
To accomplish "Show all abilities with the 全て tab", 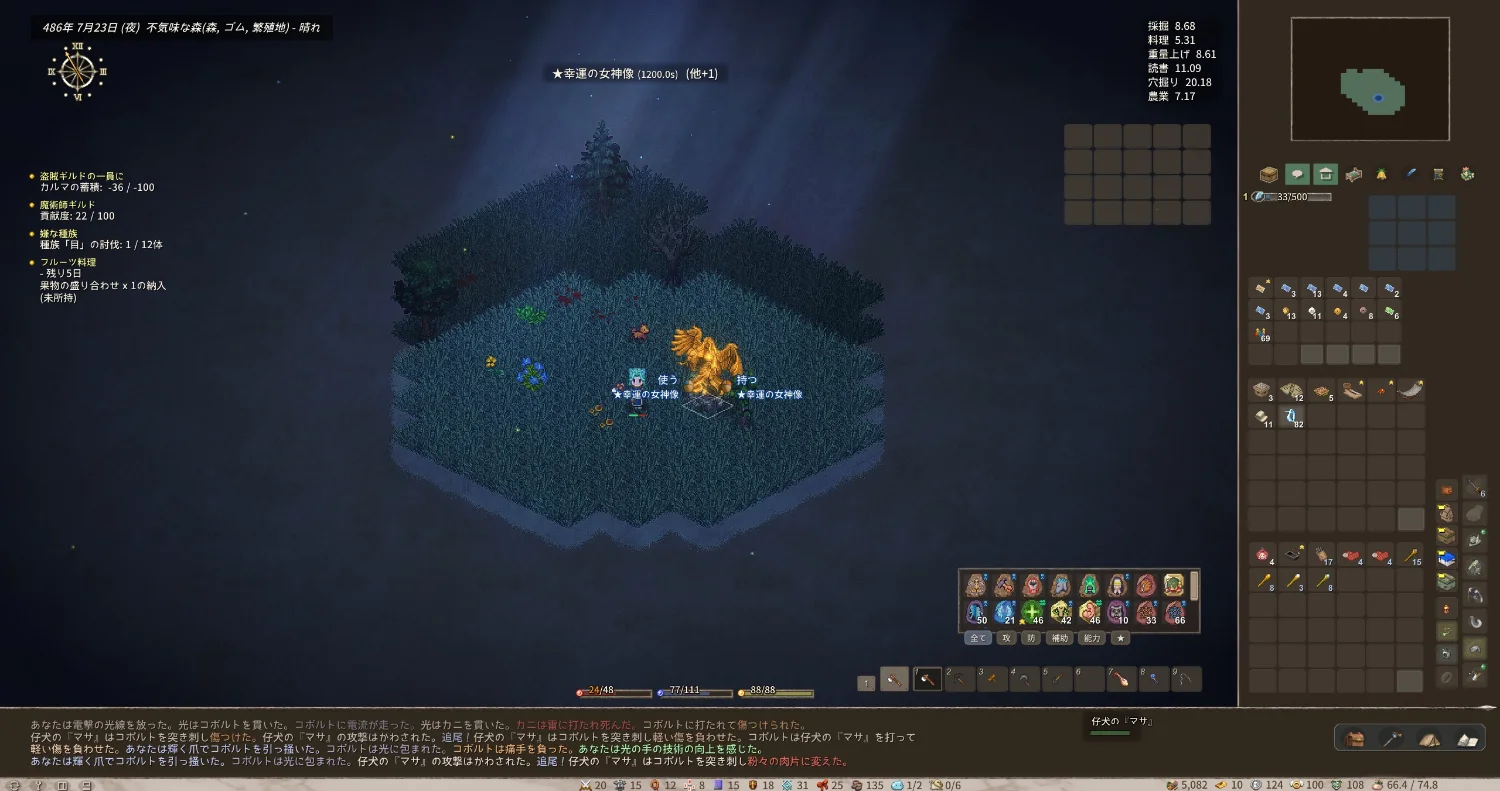I will tap(977, 638).
